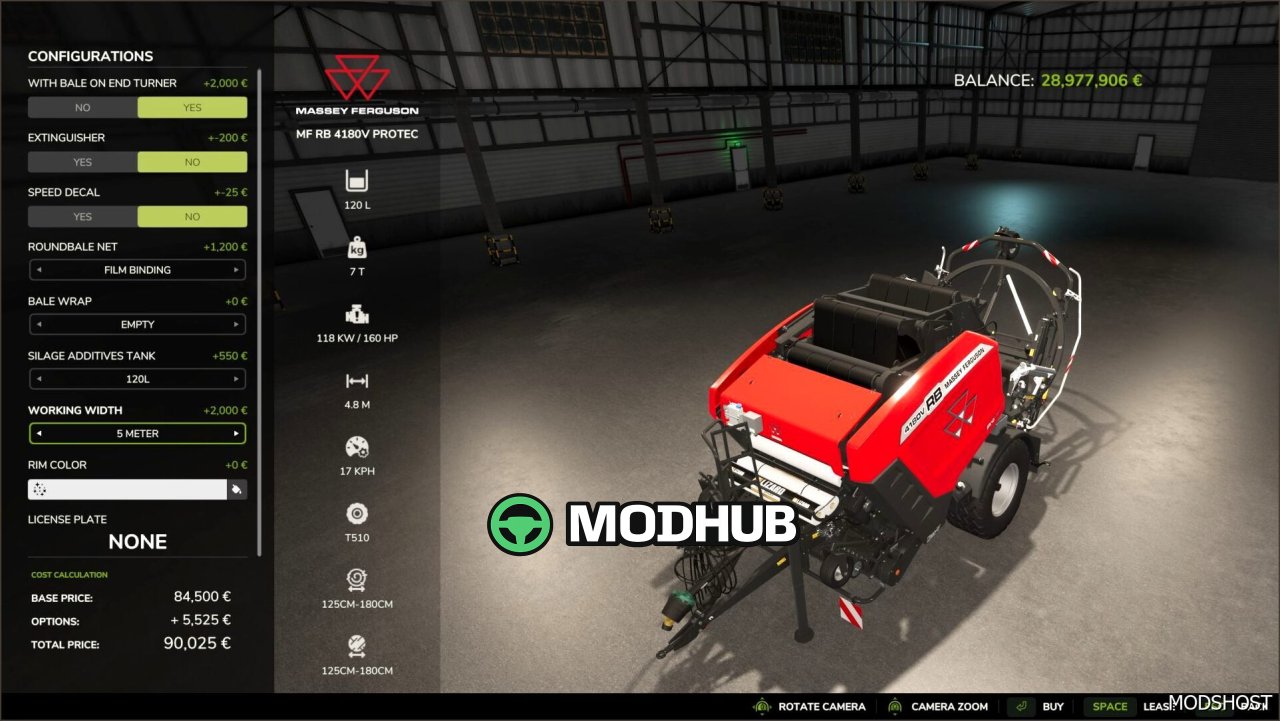
Task: Open the next Roundbale Net option
Action: [x=236, y=269]
